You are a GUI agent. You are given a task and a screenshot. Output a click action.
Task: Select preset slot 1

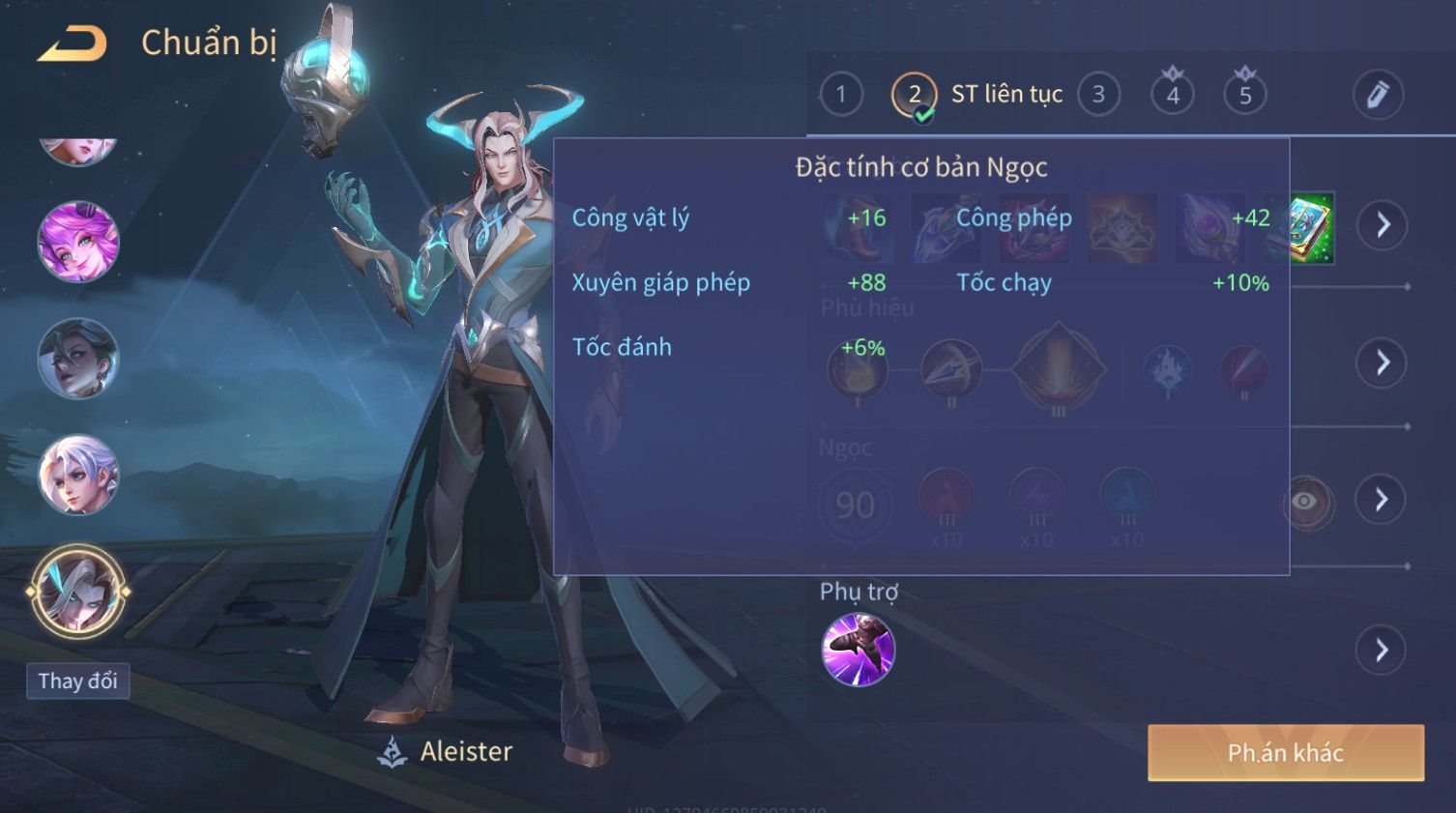[840, 95]
